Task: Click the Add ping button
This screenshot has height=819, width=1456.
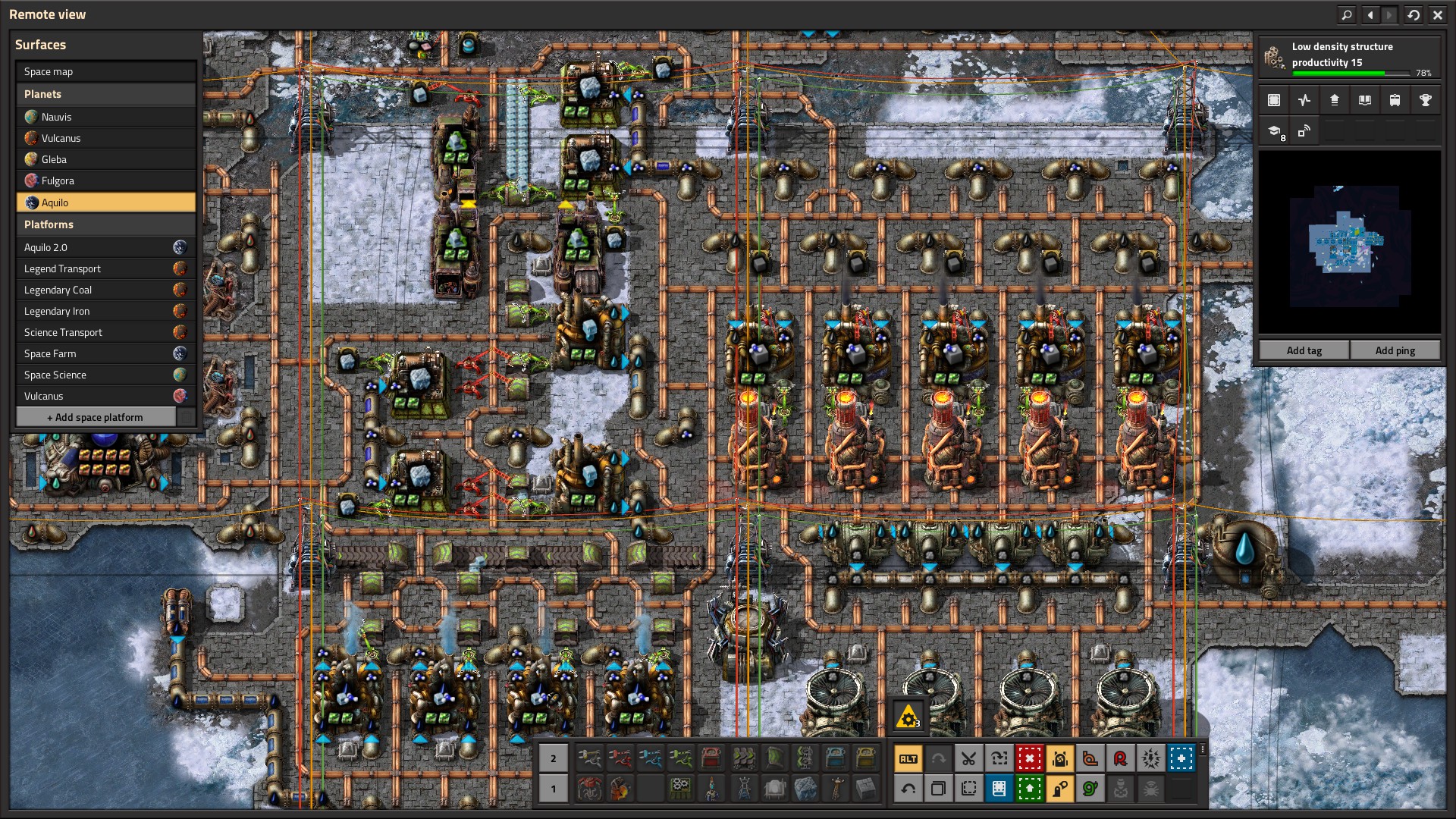Action: pyautogui.click(x=1395, y=350)
